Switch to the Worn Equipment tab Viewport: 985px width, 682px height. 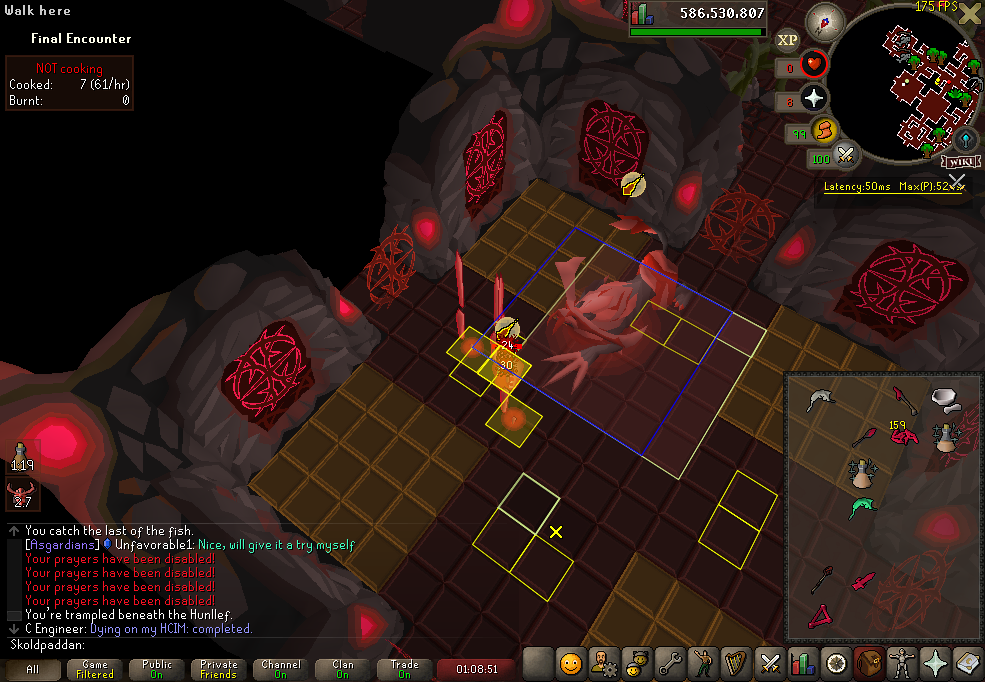(x=903, y=663)
